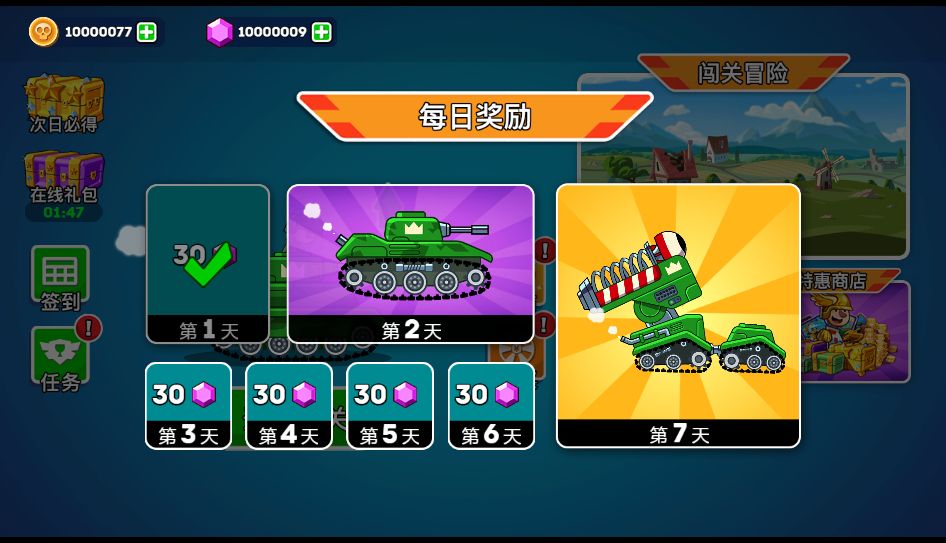The height and width of the screenshot is (543, 946).
Task: Open the 在线礼包 online gift chest
Action: click(64, 178)
